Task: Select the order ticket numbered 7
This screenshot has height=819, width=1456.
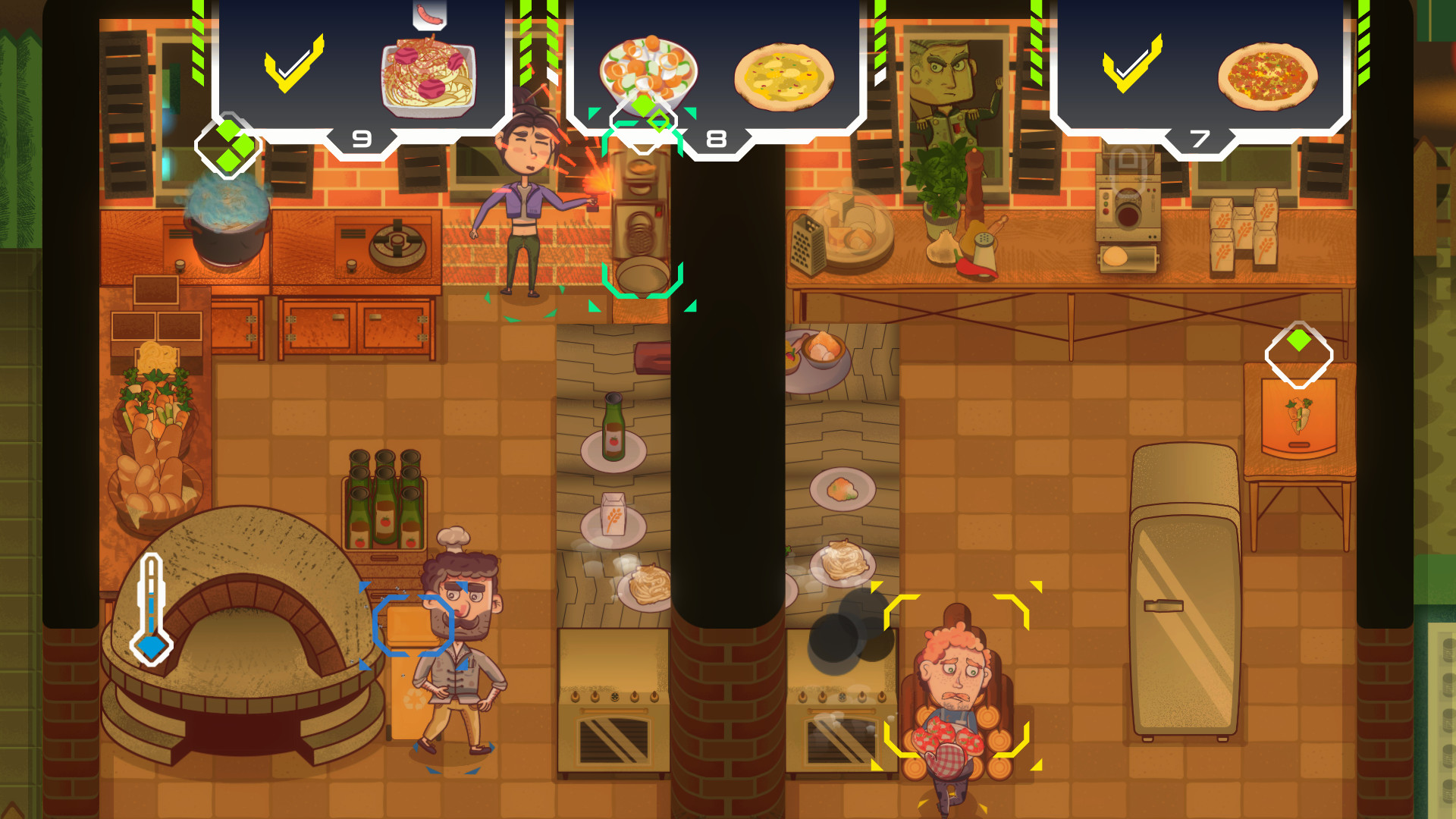Action: click(x=1200, y=138)
